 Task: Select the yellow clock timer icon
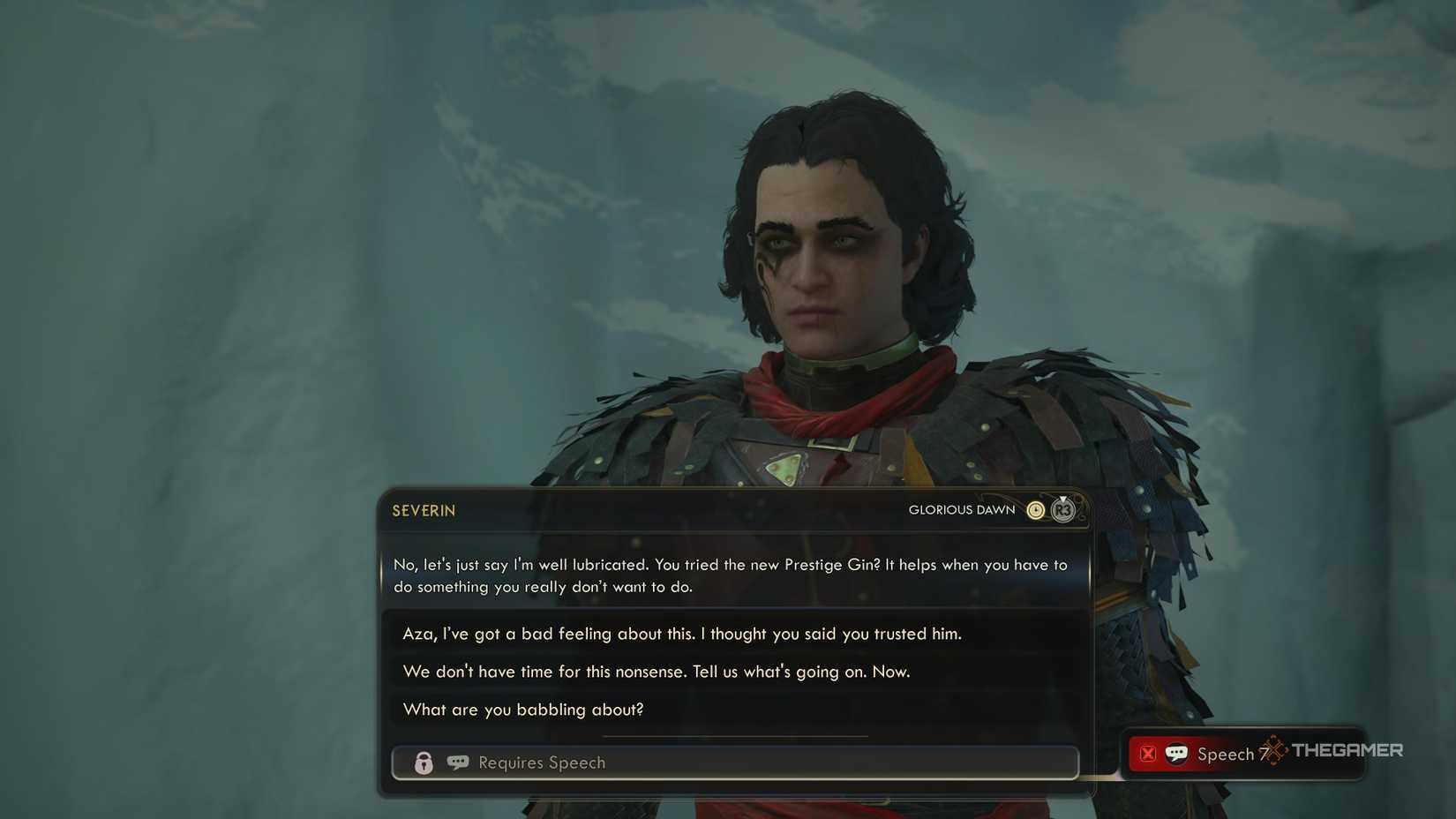[x=1035, y=509]
